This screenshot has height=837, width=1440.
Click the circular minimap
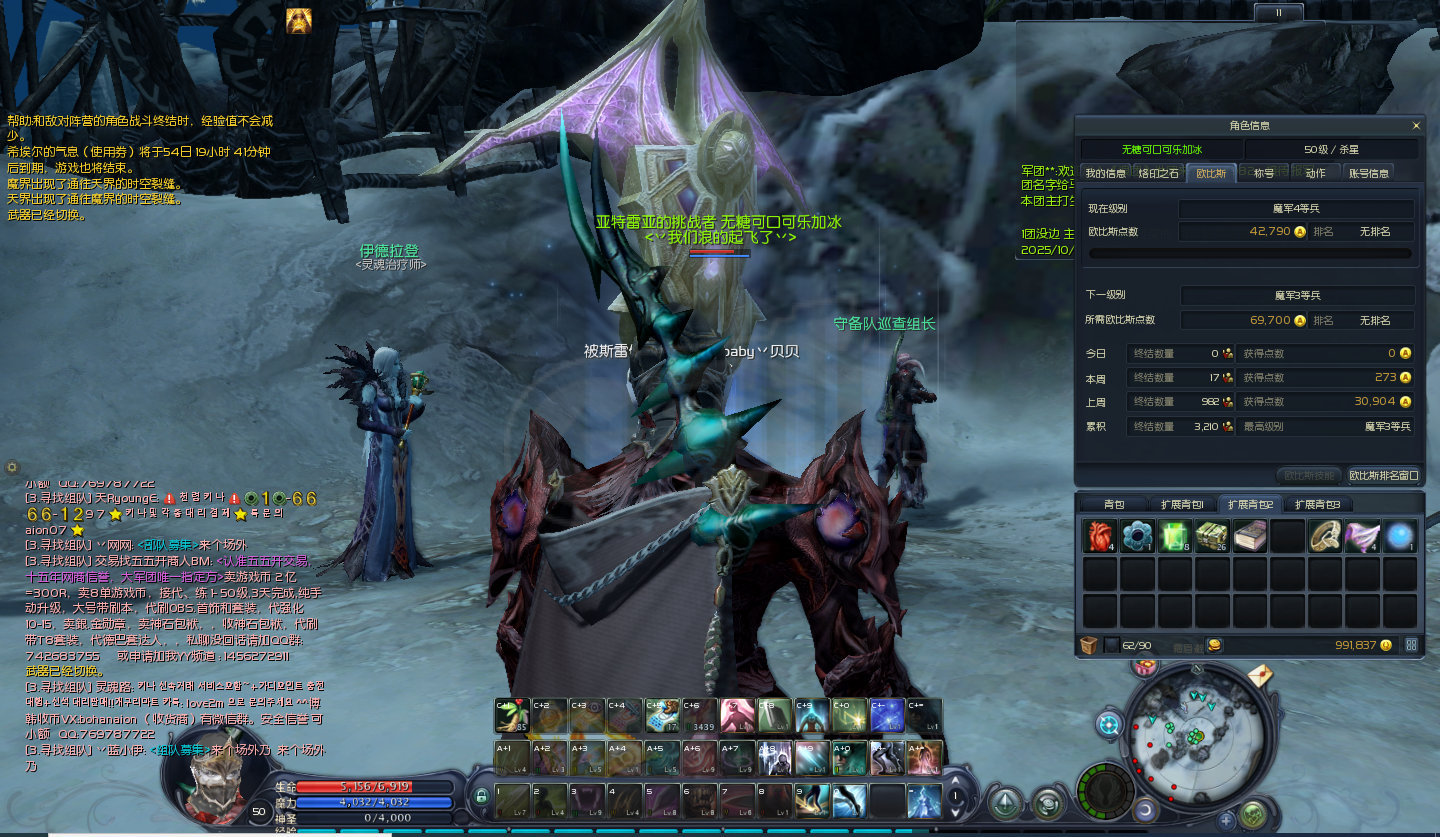tap(1192, 734)
